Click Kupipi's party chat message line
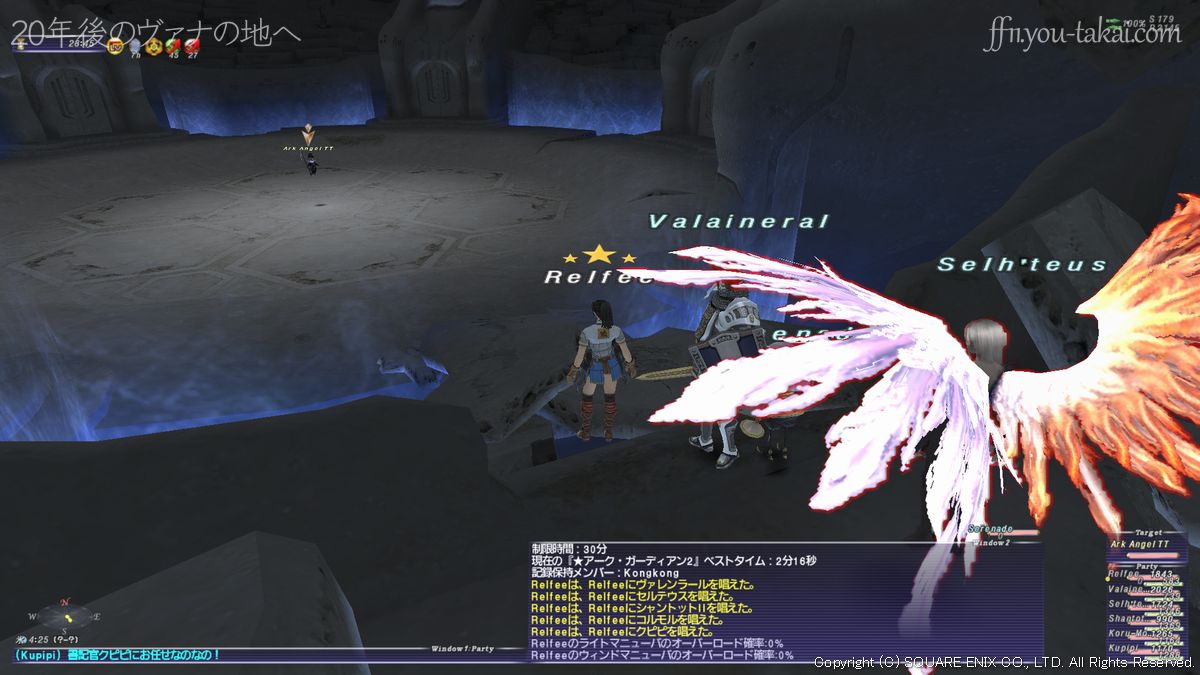The width and height of the screenshot is (1200, 675). coord(120,655)
